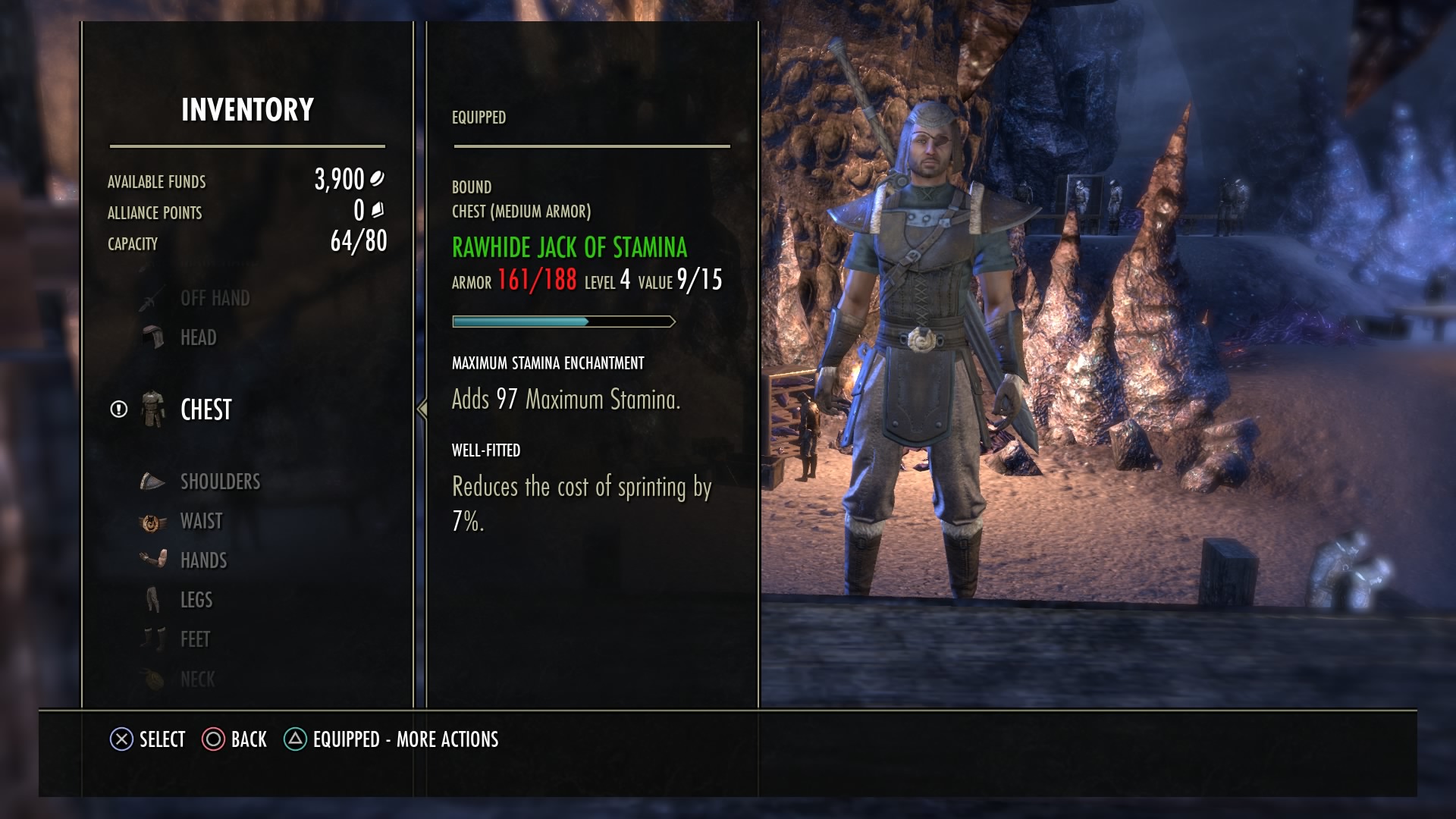
Task: Click the Legs armor icon
Action: pyautogui.click(x=152, y=599)
